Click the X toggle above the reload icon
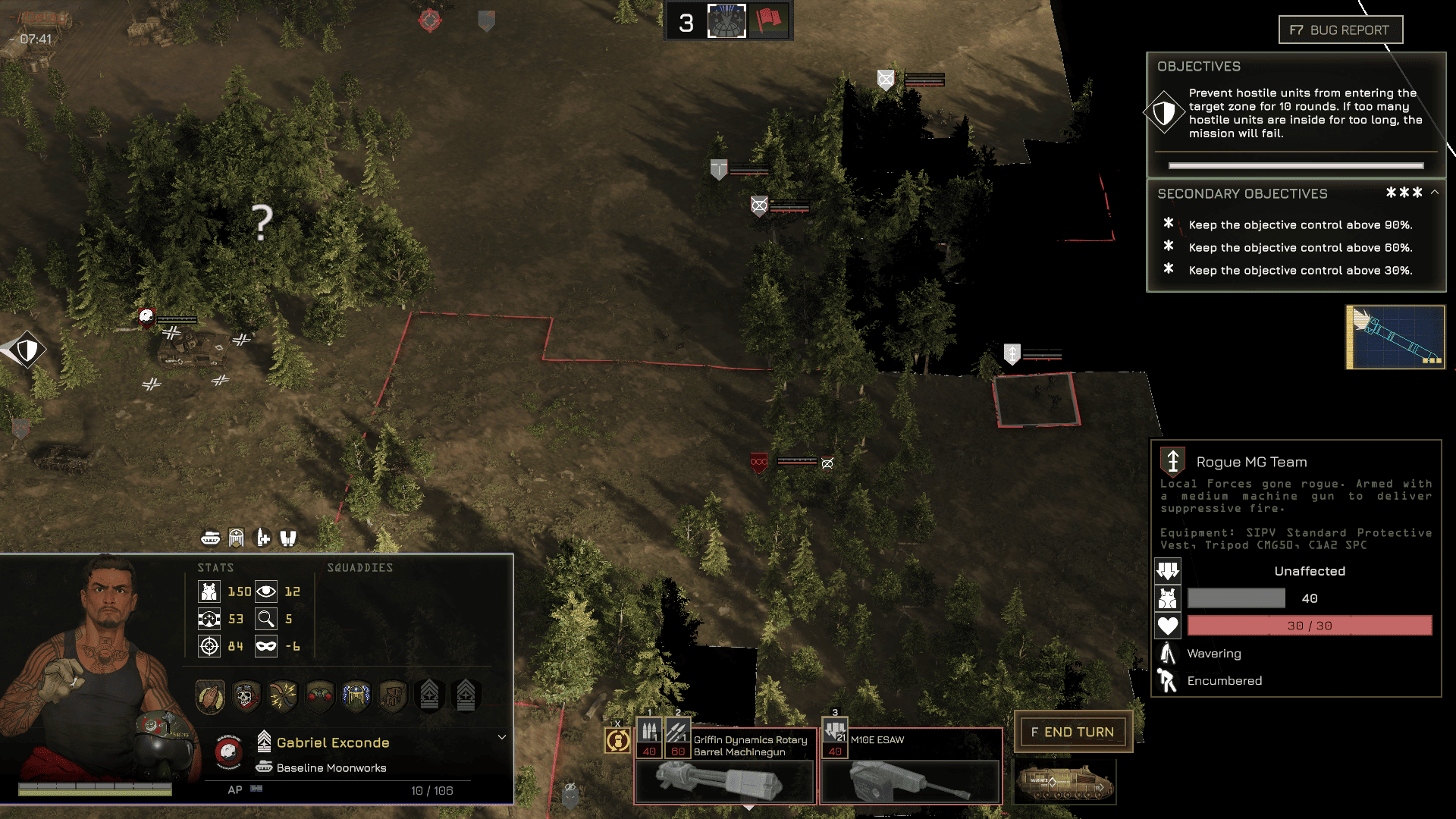 coord(618,723)
